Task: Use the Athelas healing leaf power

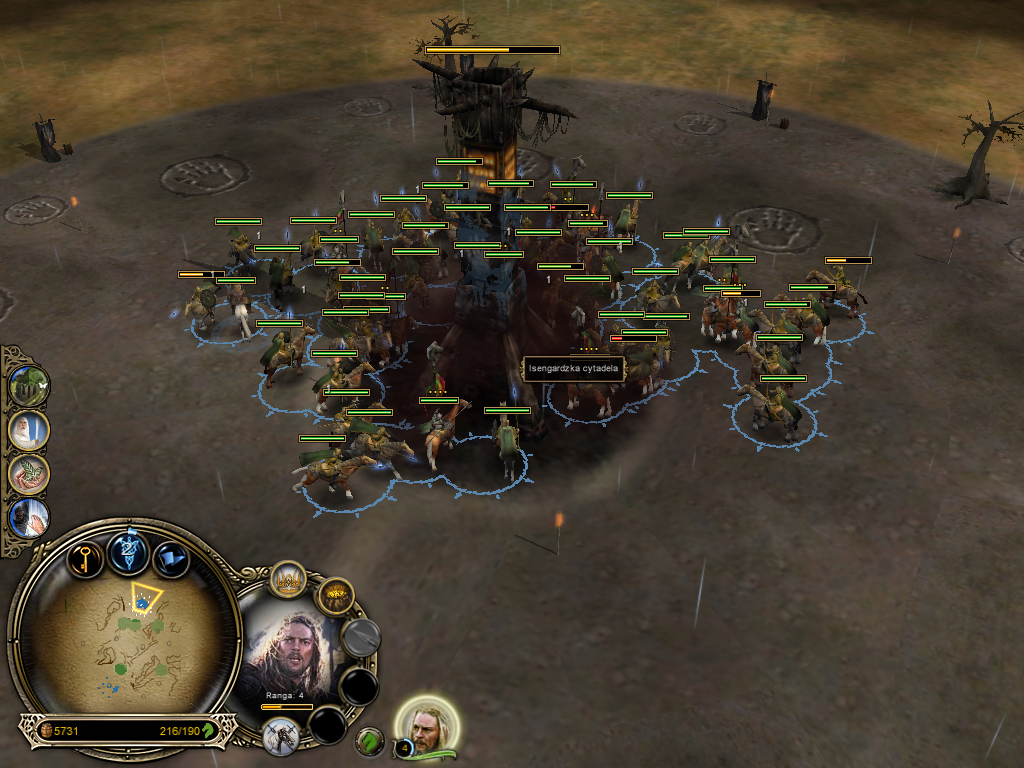Action: [x=28, y=474]
